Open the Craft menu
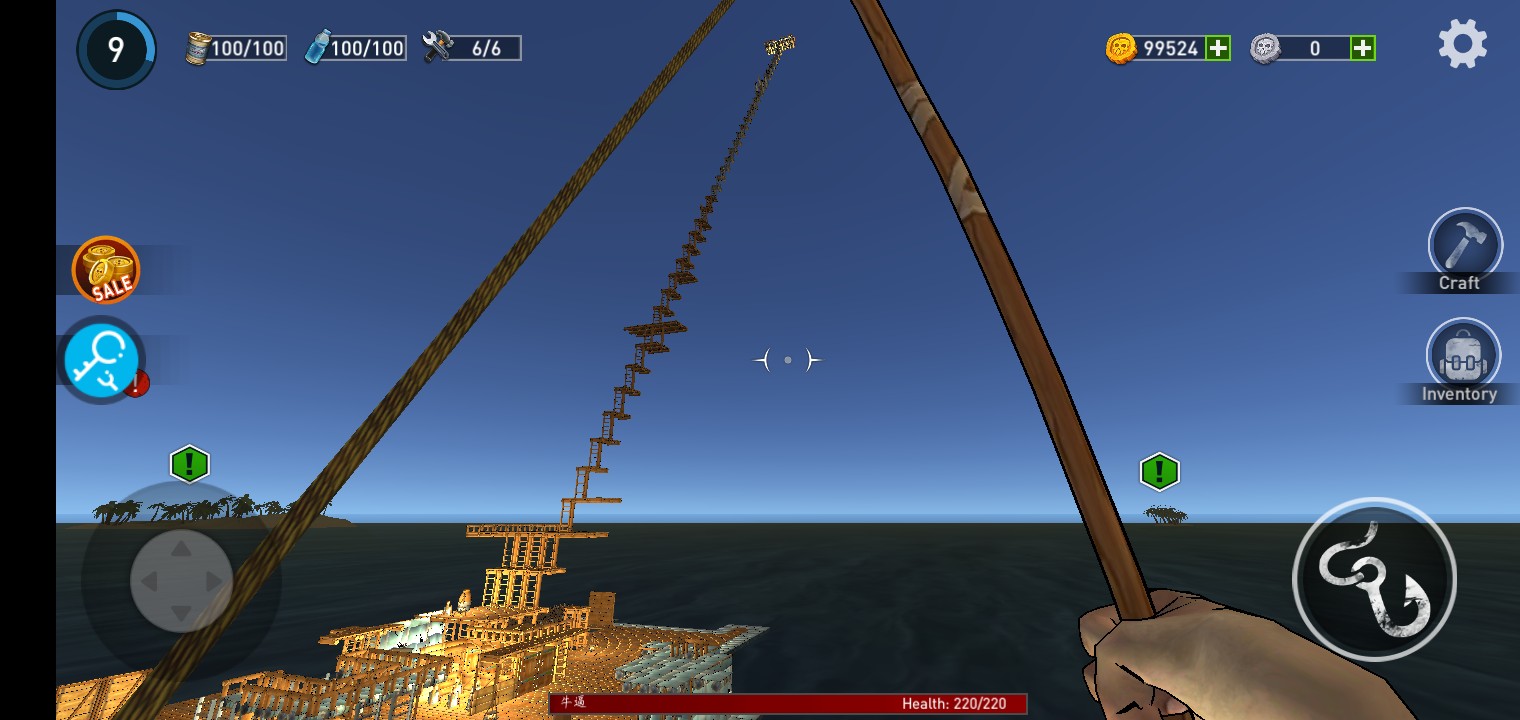The height and width of the screenshot is (720, 1520). (1465, 246)
